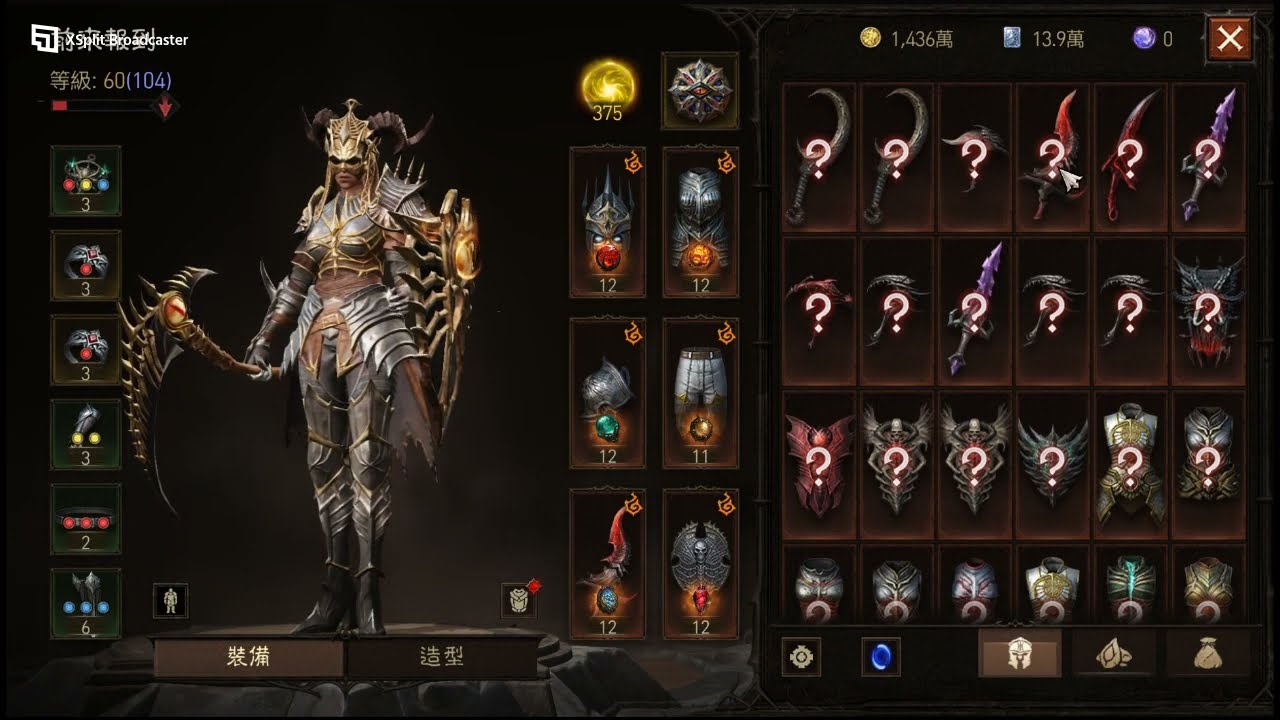Select the equipped crowned helmet slot
The width and height of the screenshot is (1280, 720).
608,223
